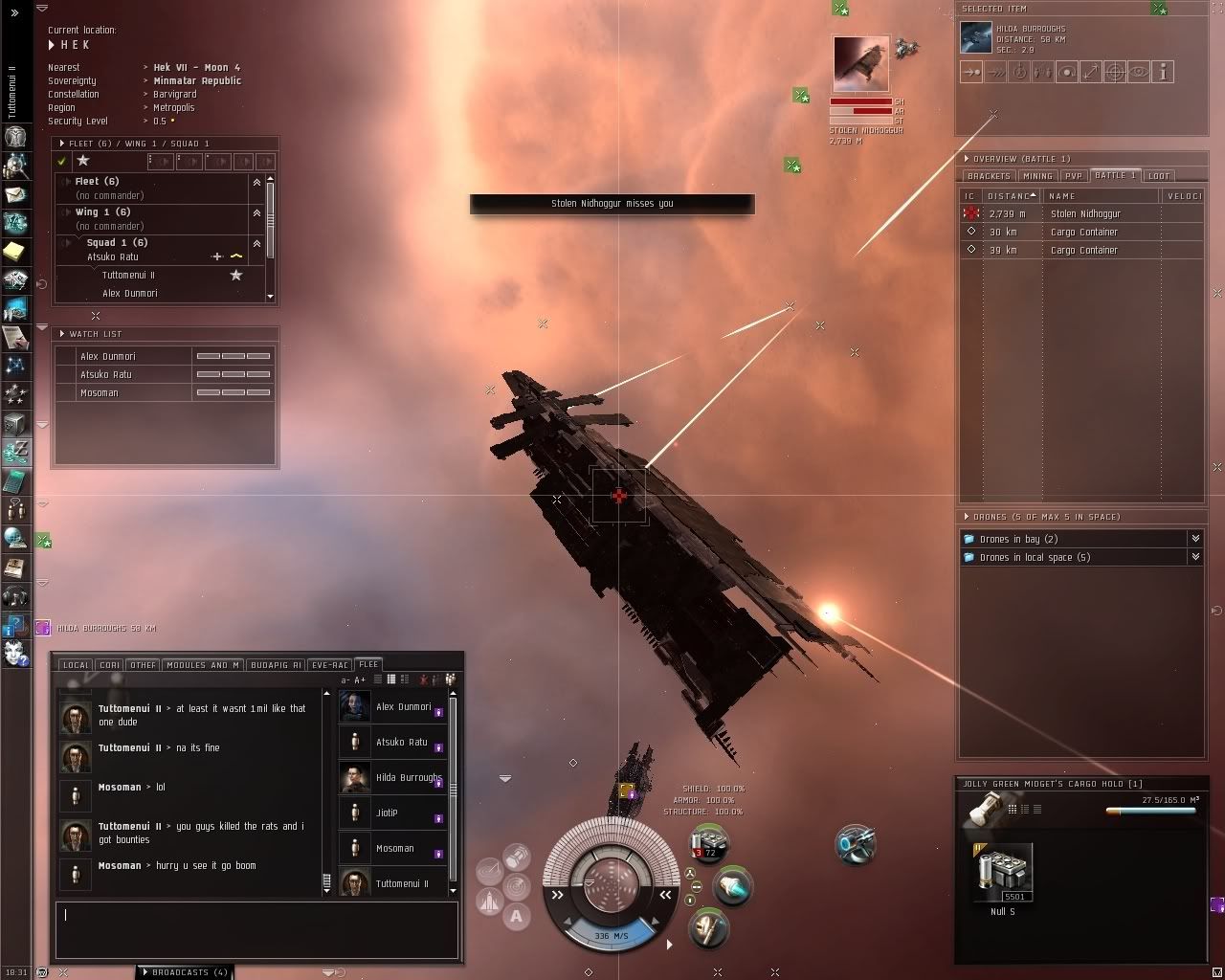Screen dimensions: 1225x980
Task: Select the first Cargo Container at 30 km
Action: pos(1083,232)
